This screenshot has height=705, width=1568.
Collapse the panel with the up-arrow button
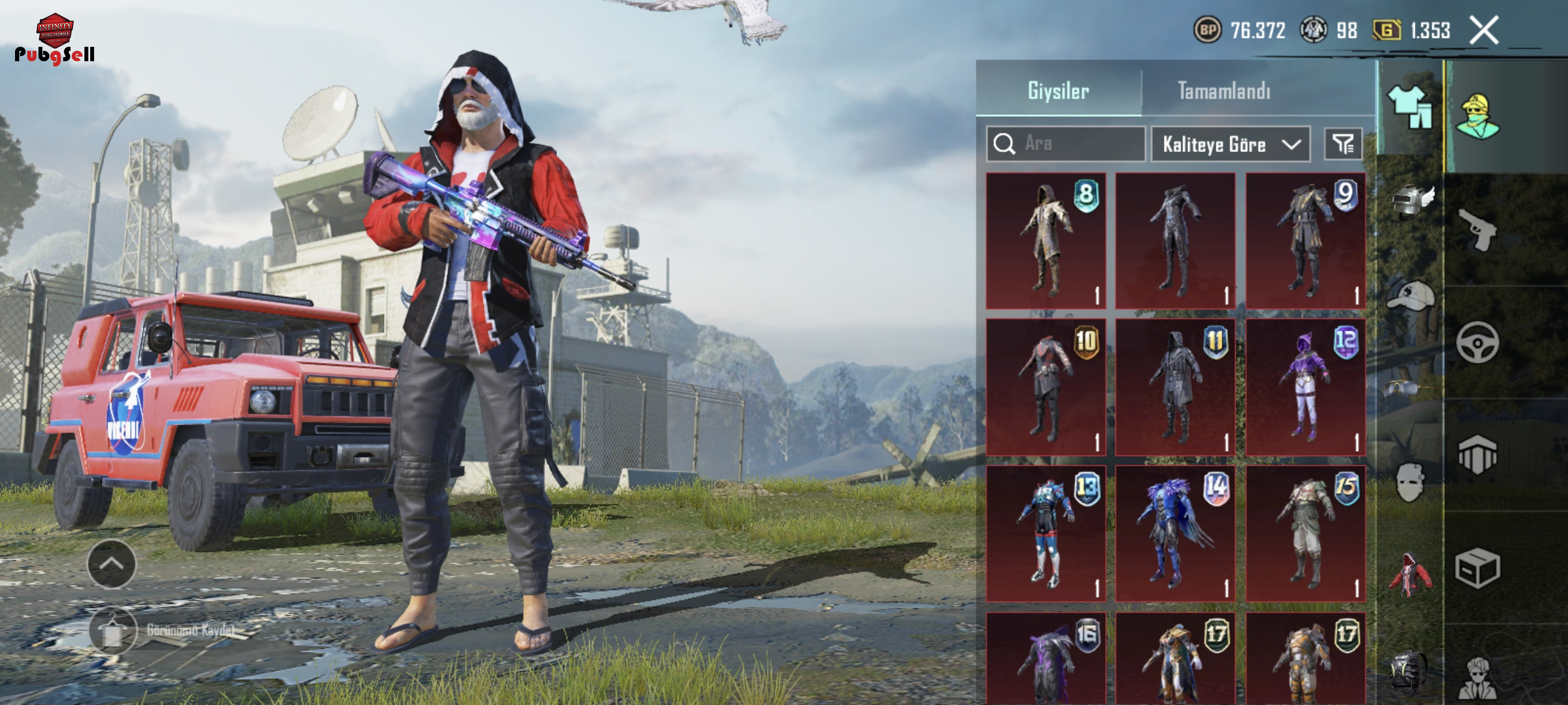click(112, 564)
